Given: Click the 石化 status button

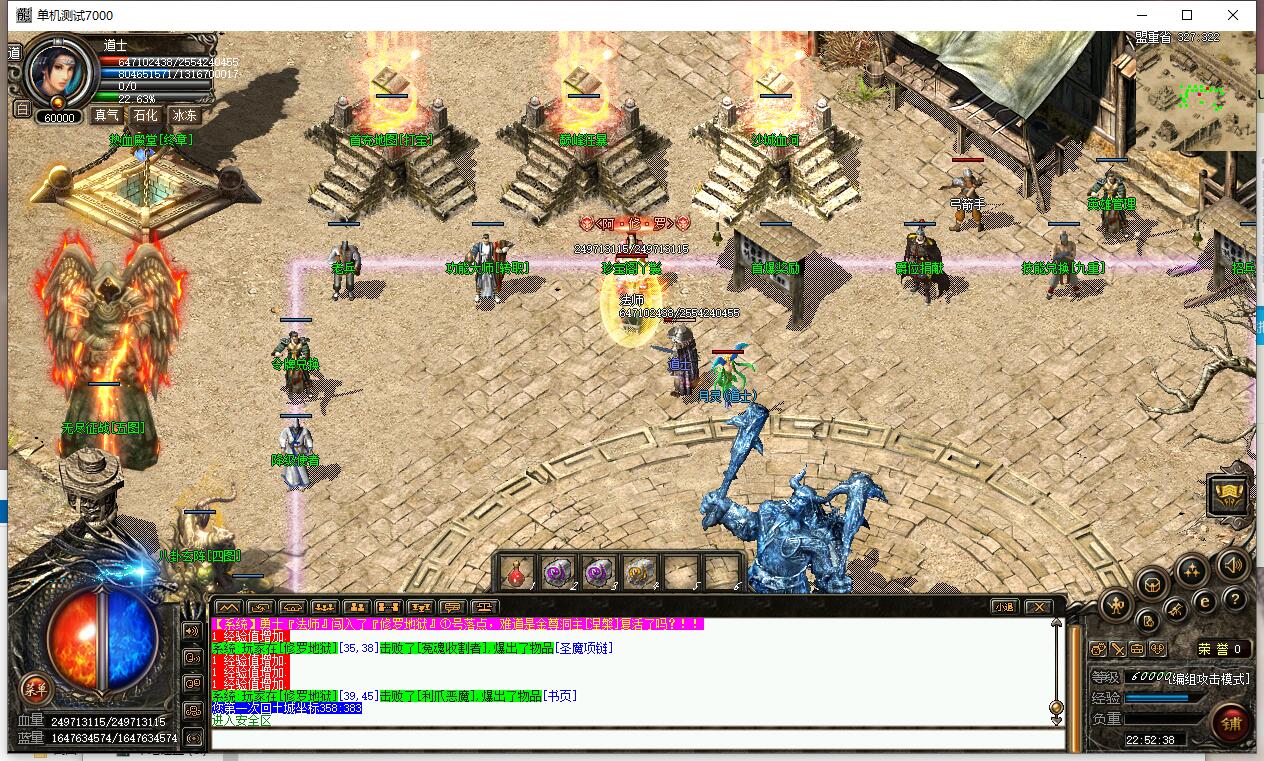Looking at the screenshot, I should pyautogui.click(x=146, y=115).
